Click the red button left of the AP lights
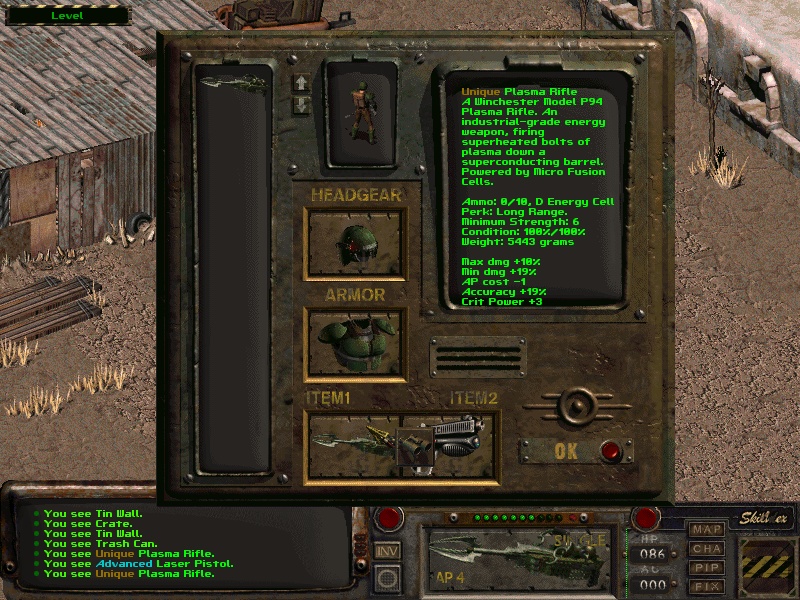 pos(385,518)
